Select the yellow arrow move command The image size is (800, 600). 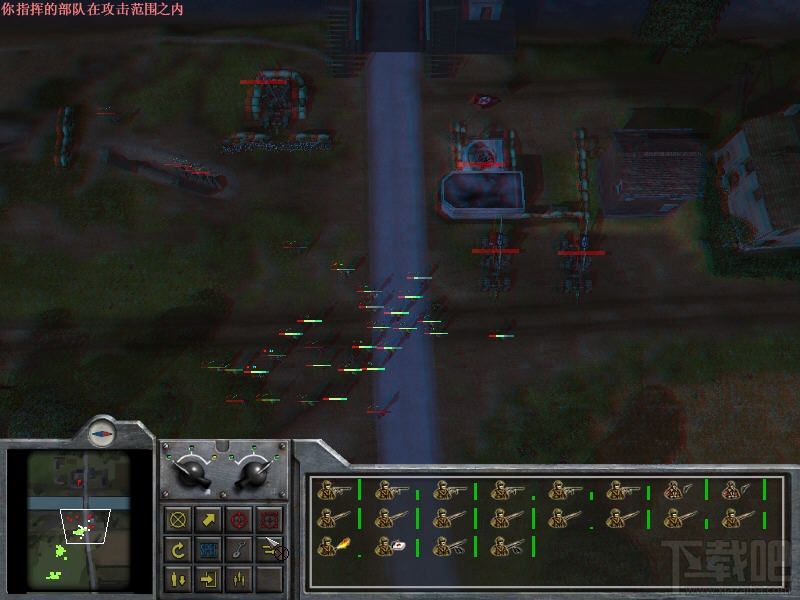208,520
